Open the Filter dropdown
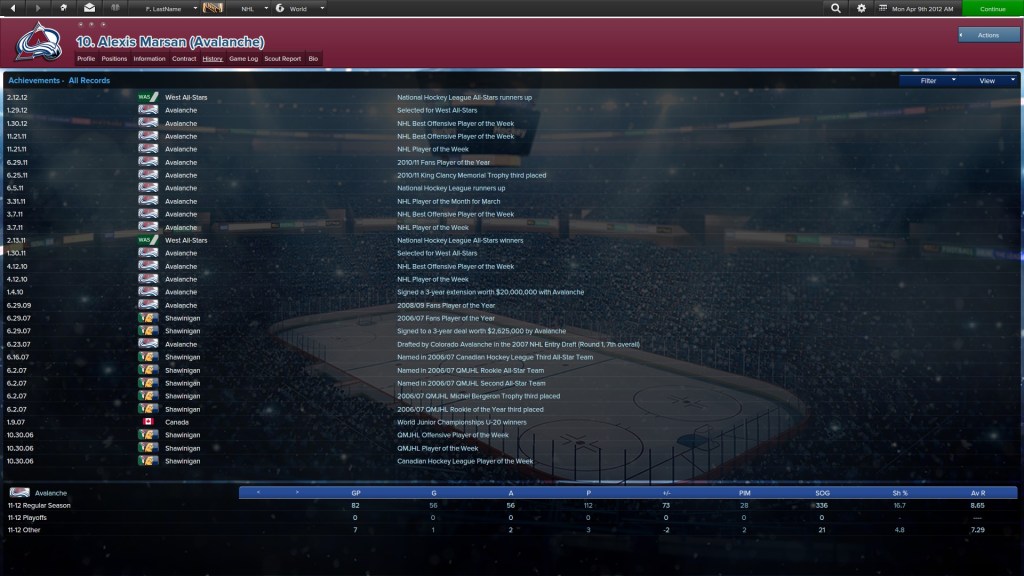 tap(931, 80)
